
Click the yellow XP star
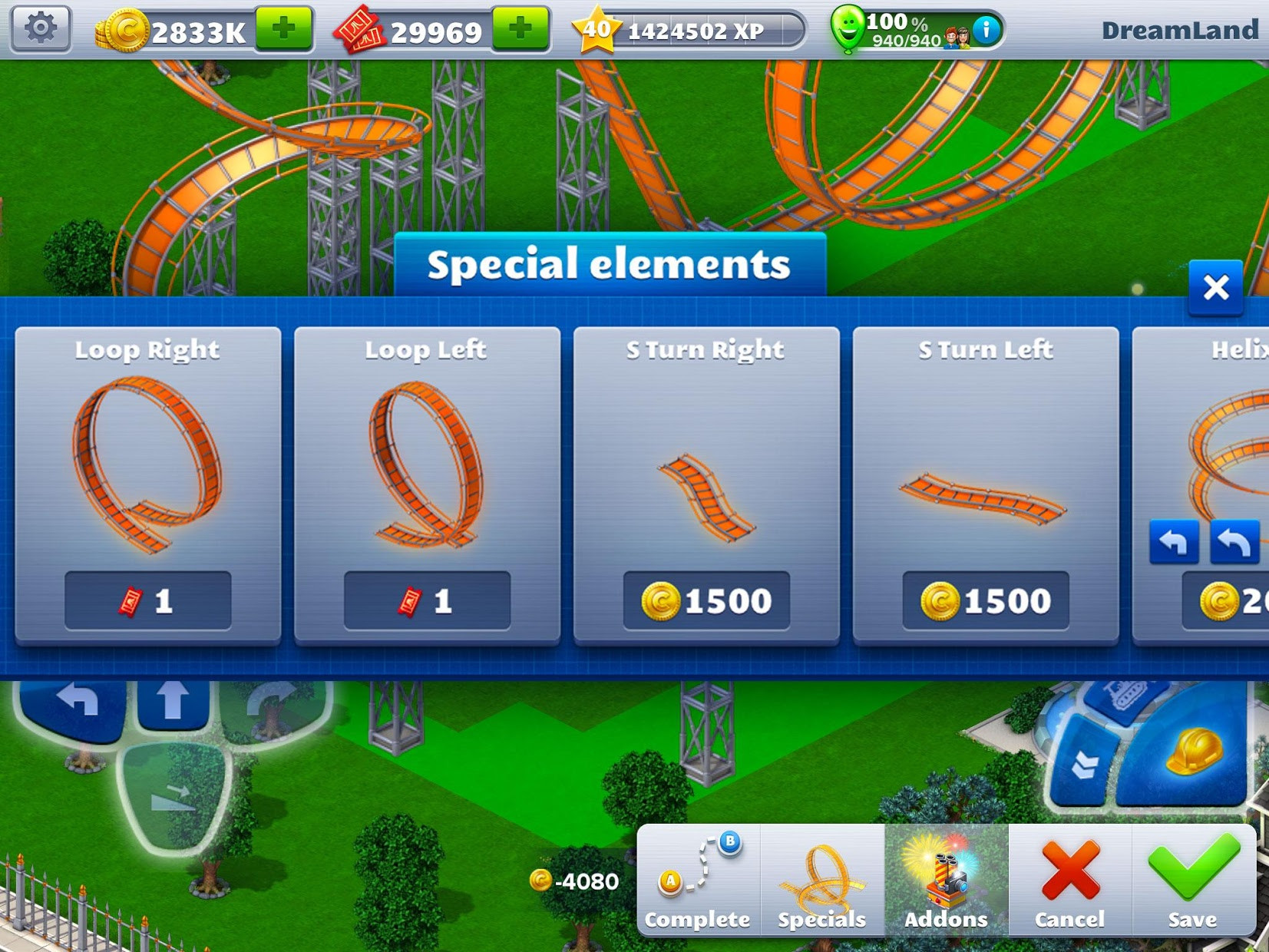tap(599, 29)
